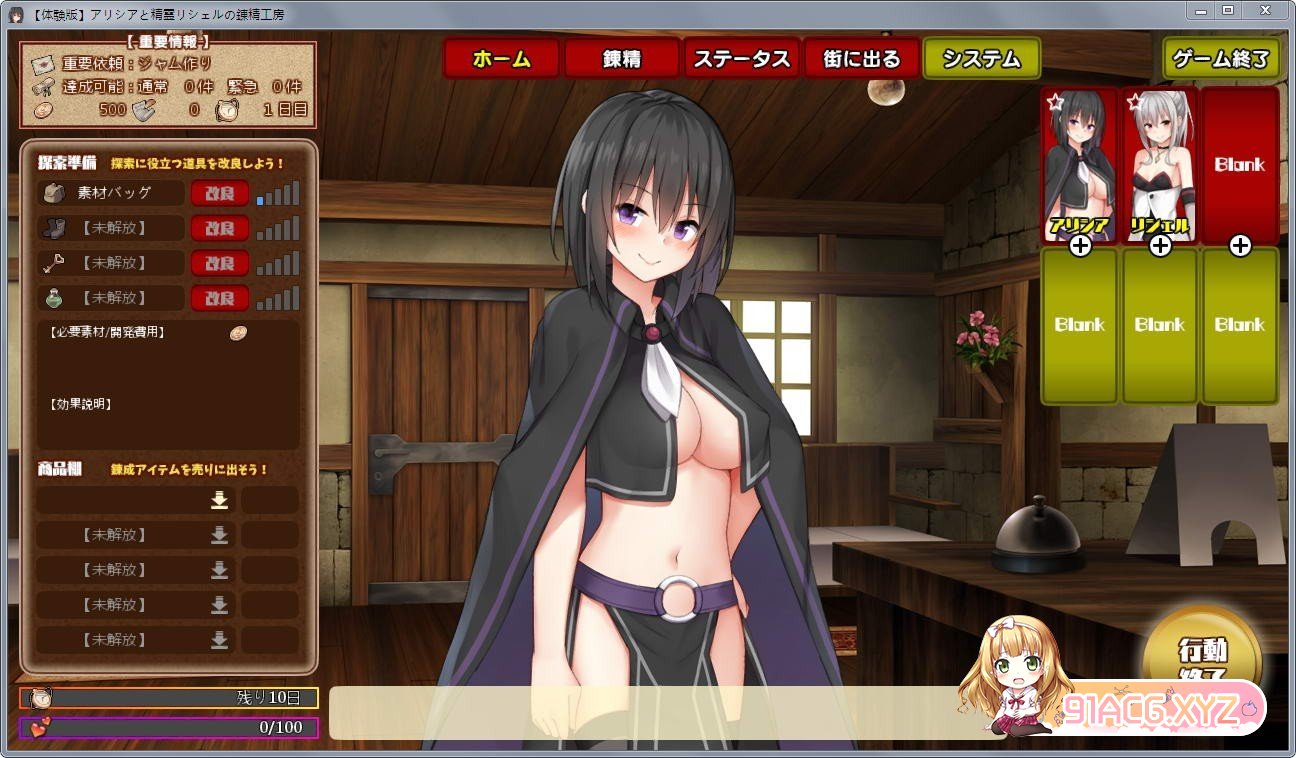
Task: Minimize the game window
Action: (x=1200, y=10)
